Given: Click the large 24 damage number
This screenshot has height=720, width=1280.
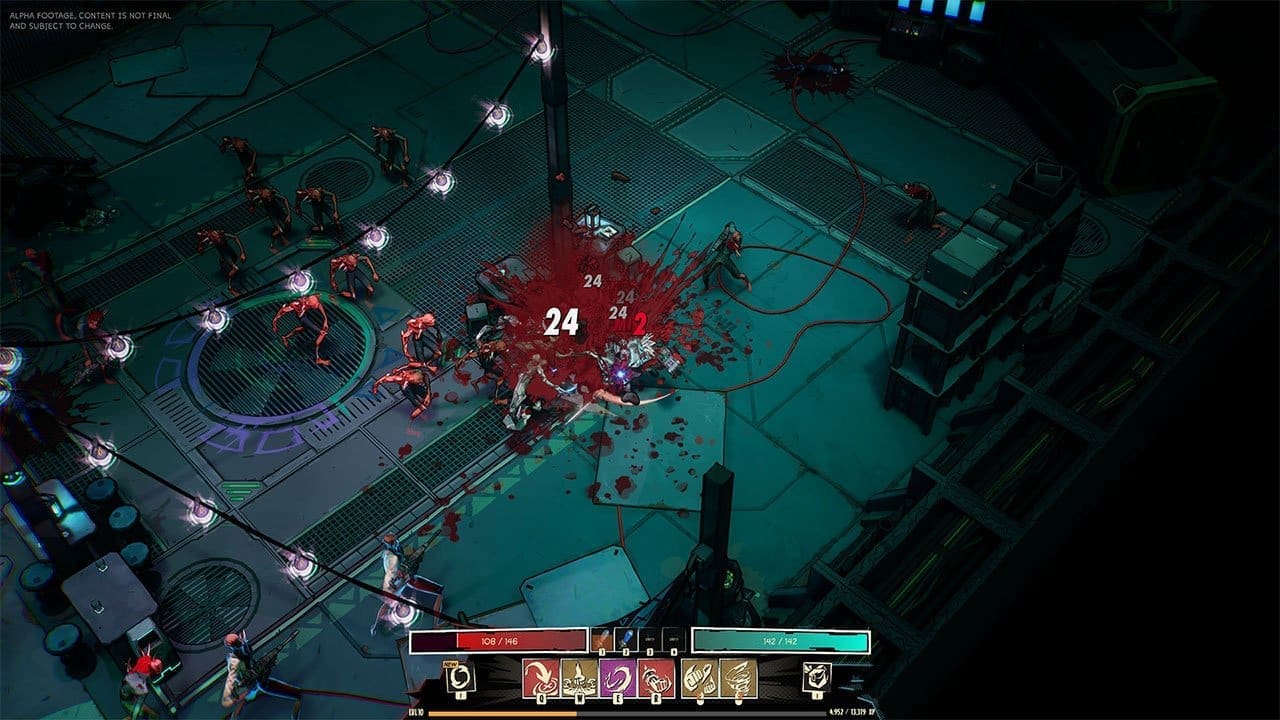Looking at the screenshot, I should point(561,322).
